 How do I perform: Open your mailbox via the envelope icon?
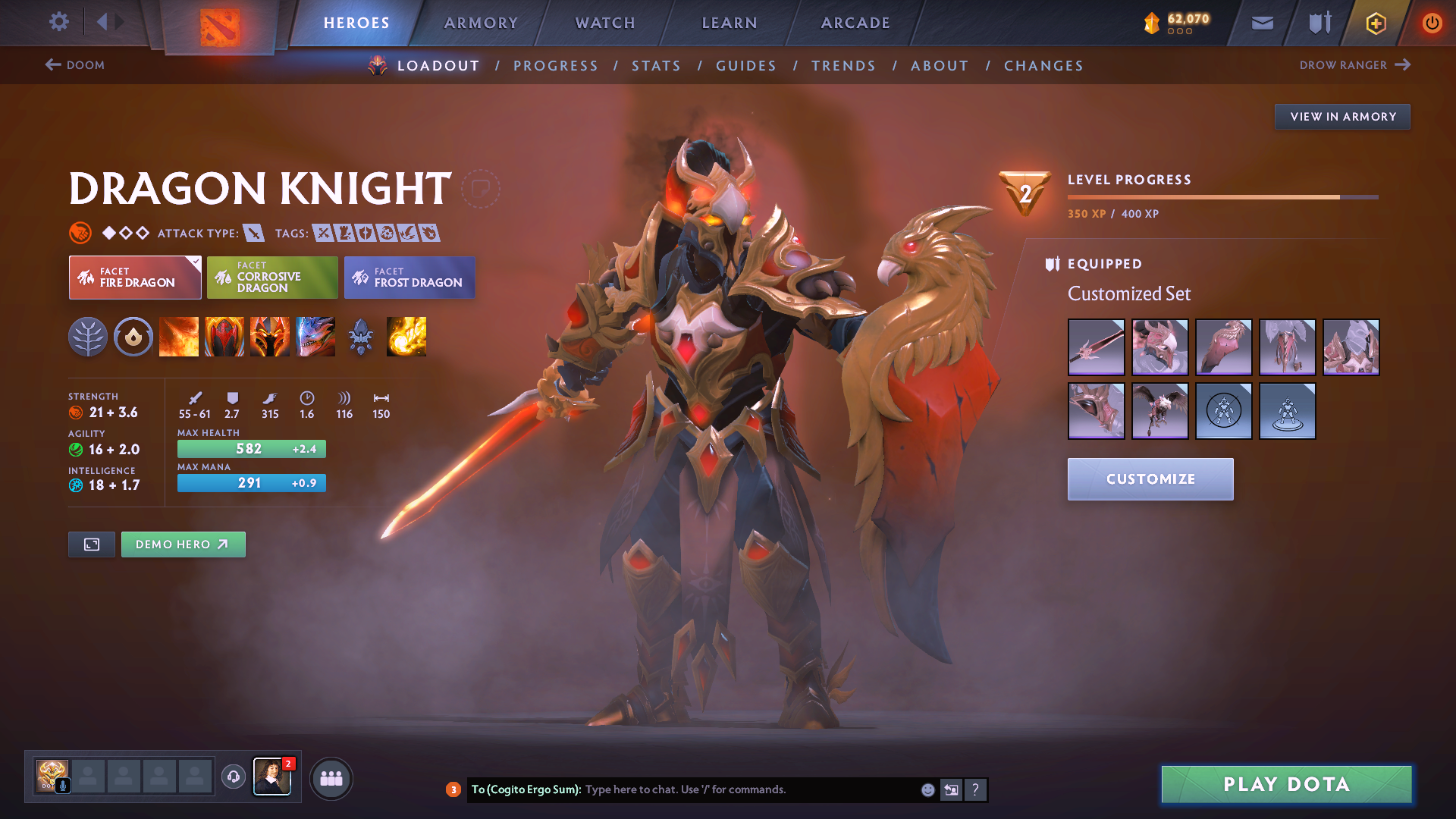(x=1261, y=23)
